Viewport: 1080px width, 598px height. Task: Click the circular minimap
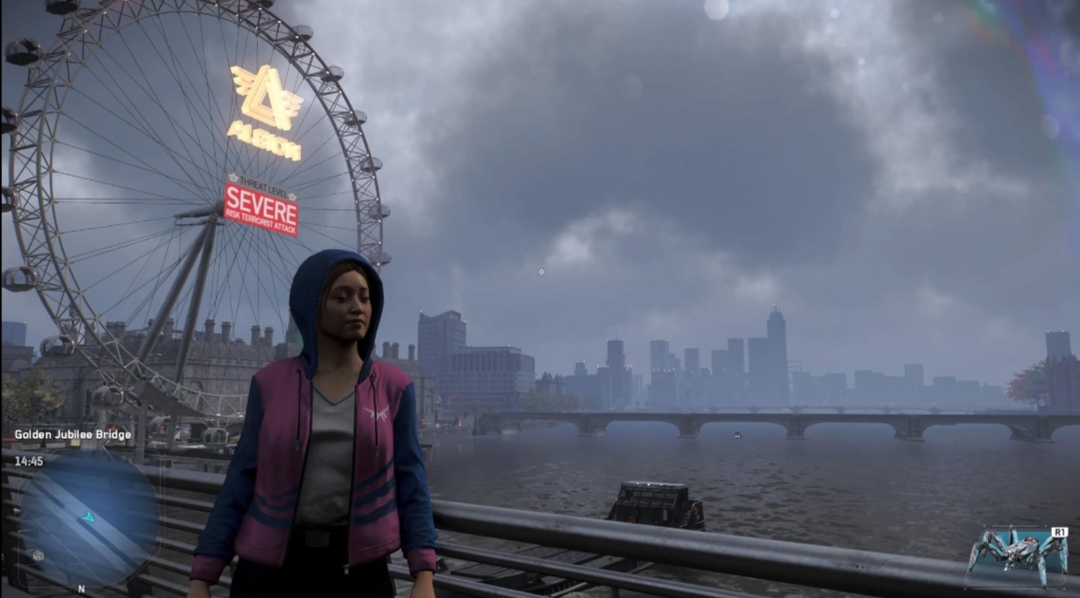click(88, 520)
